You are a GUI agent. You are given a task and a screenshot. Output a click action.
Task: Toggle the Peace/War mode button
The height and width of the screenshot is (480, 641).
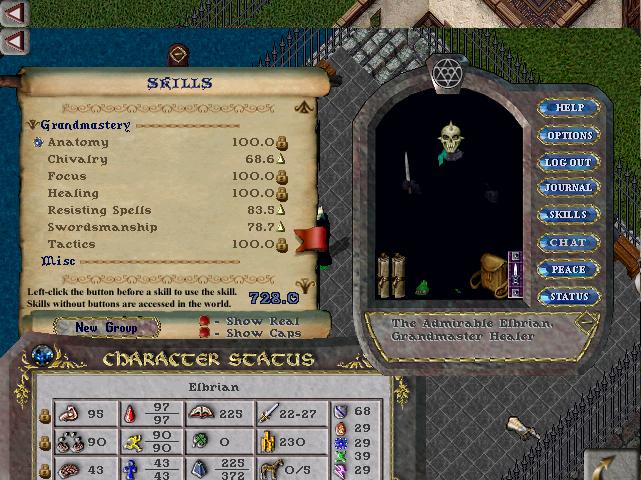[x=569, y=269]
